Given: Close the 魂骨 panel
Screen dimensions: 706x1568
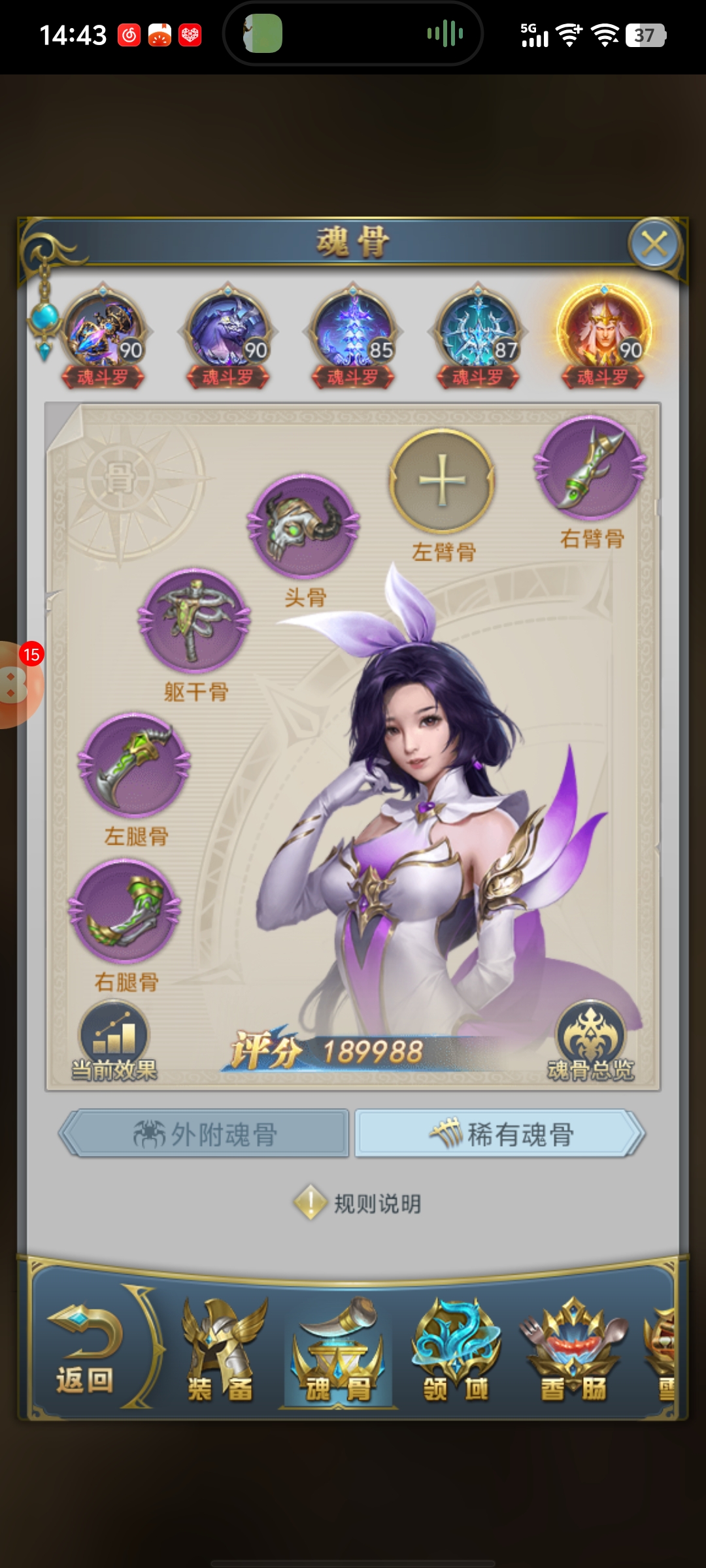Looking at the screenshot, I should 654,244.
